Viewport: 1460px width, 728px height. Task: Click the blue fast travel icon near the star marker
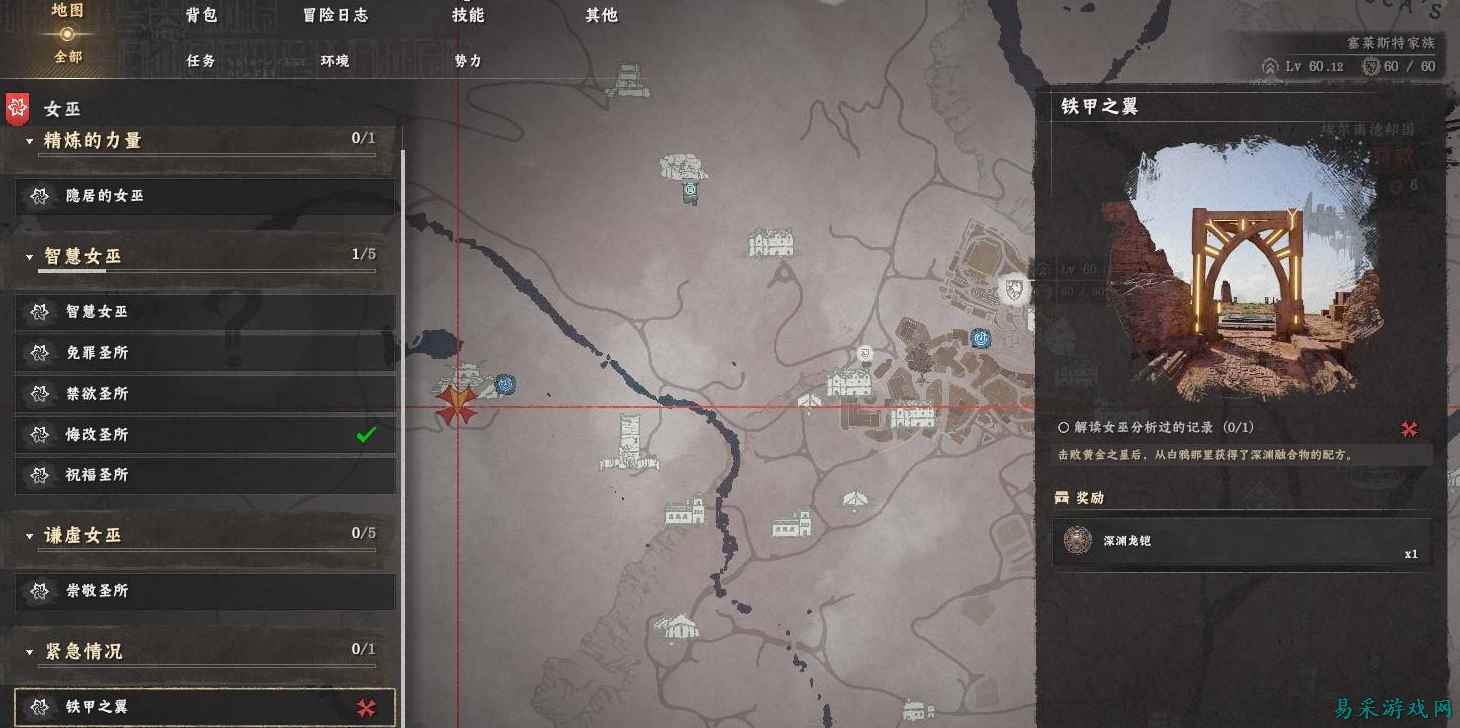click(506, 384)
